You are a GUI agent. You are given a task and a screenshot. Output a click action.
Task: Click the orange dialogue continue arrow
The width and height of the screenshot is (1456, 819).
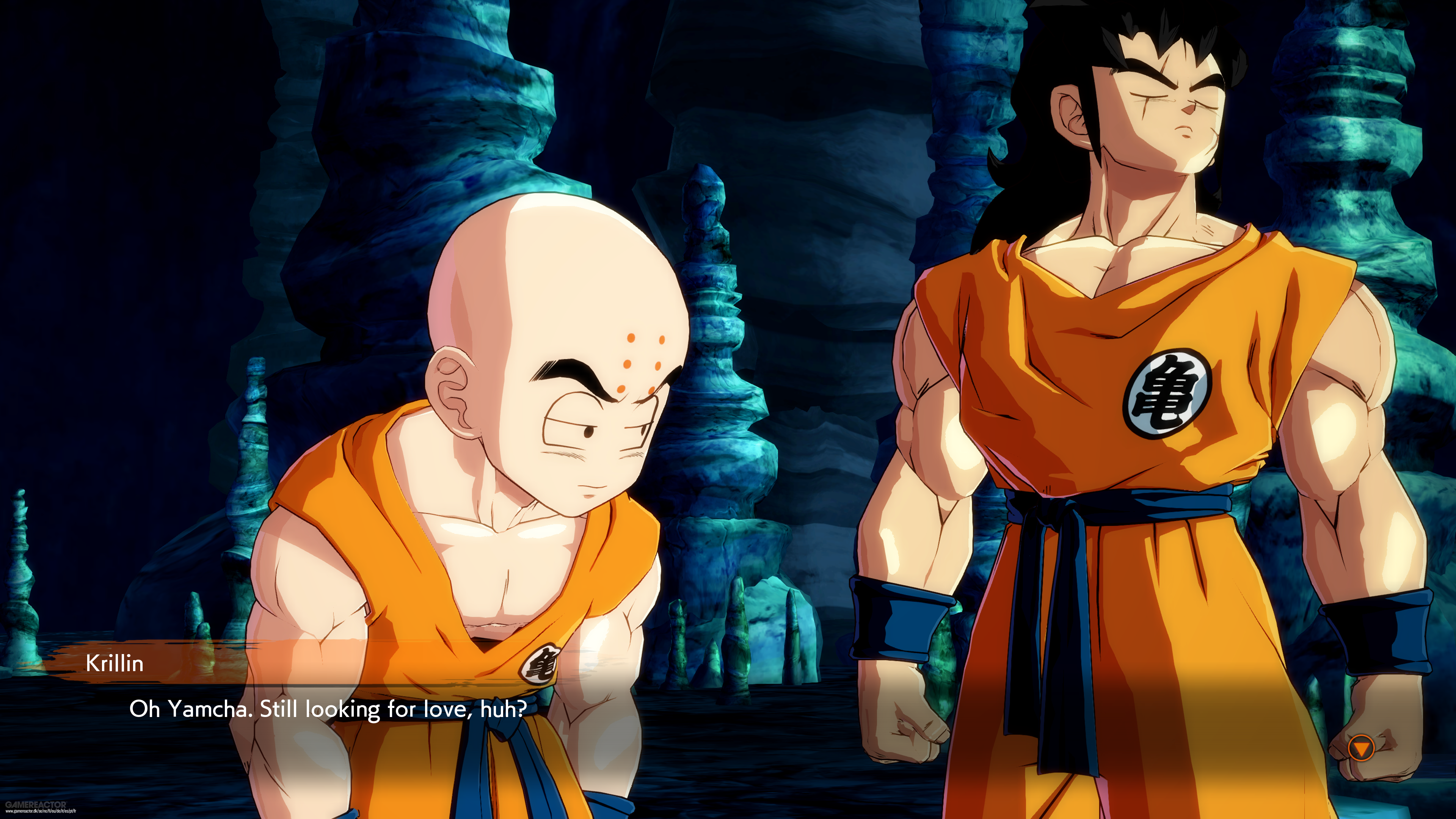[1360, 748]
